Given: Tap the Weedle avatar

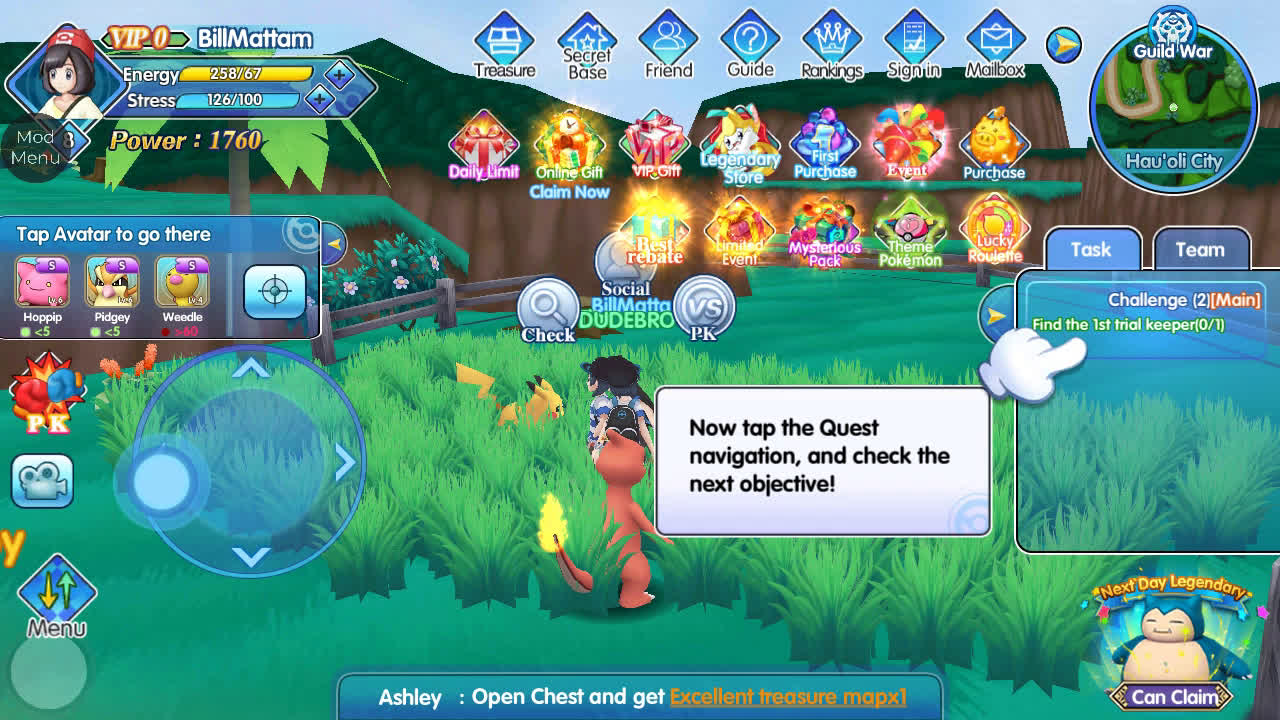Looking at the screenshot, I should pos(182,286).
